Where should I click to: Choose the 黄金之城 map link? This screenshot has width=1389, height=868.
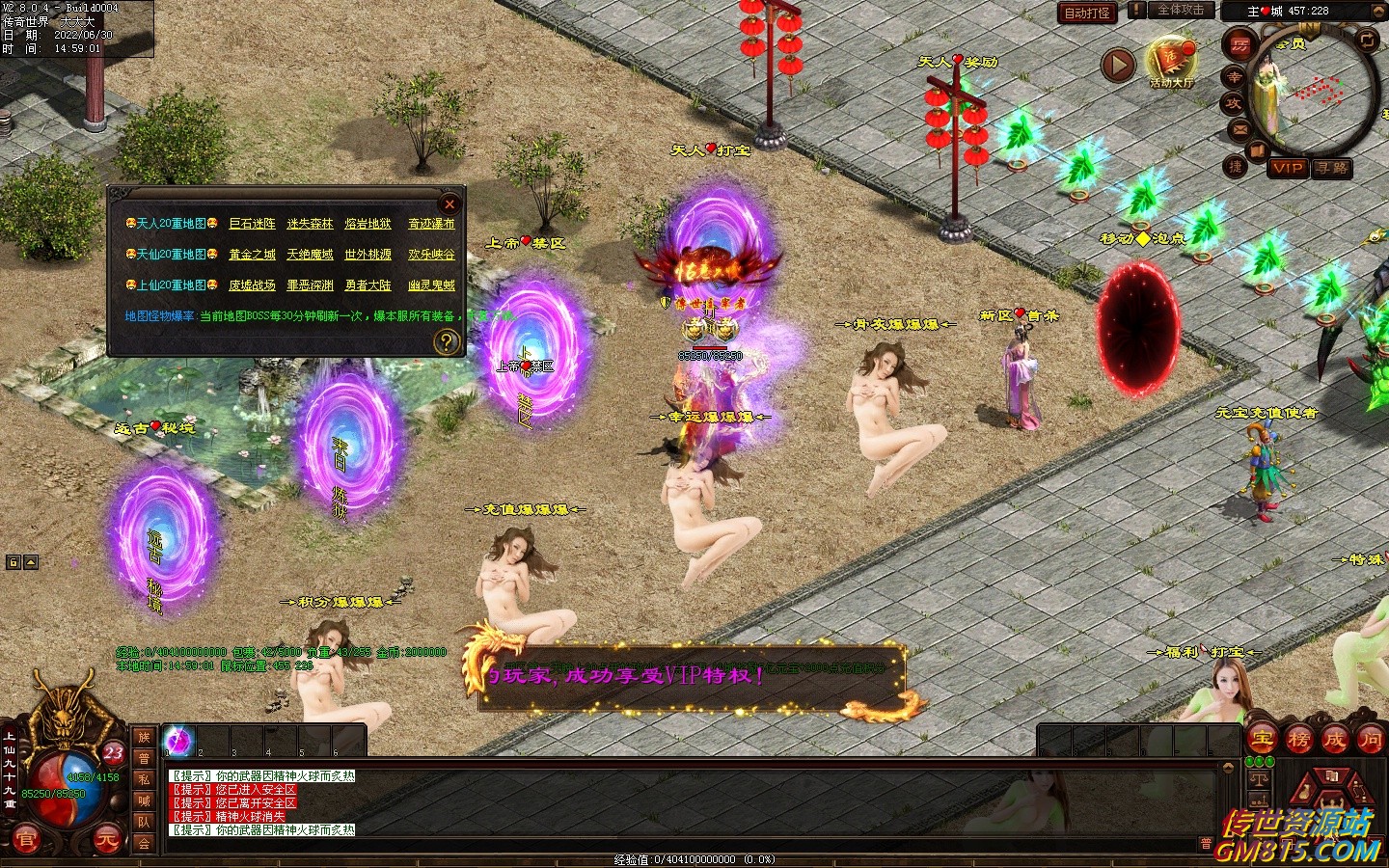[252, 255]
